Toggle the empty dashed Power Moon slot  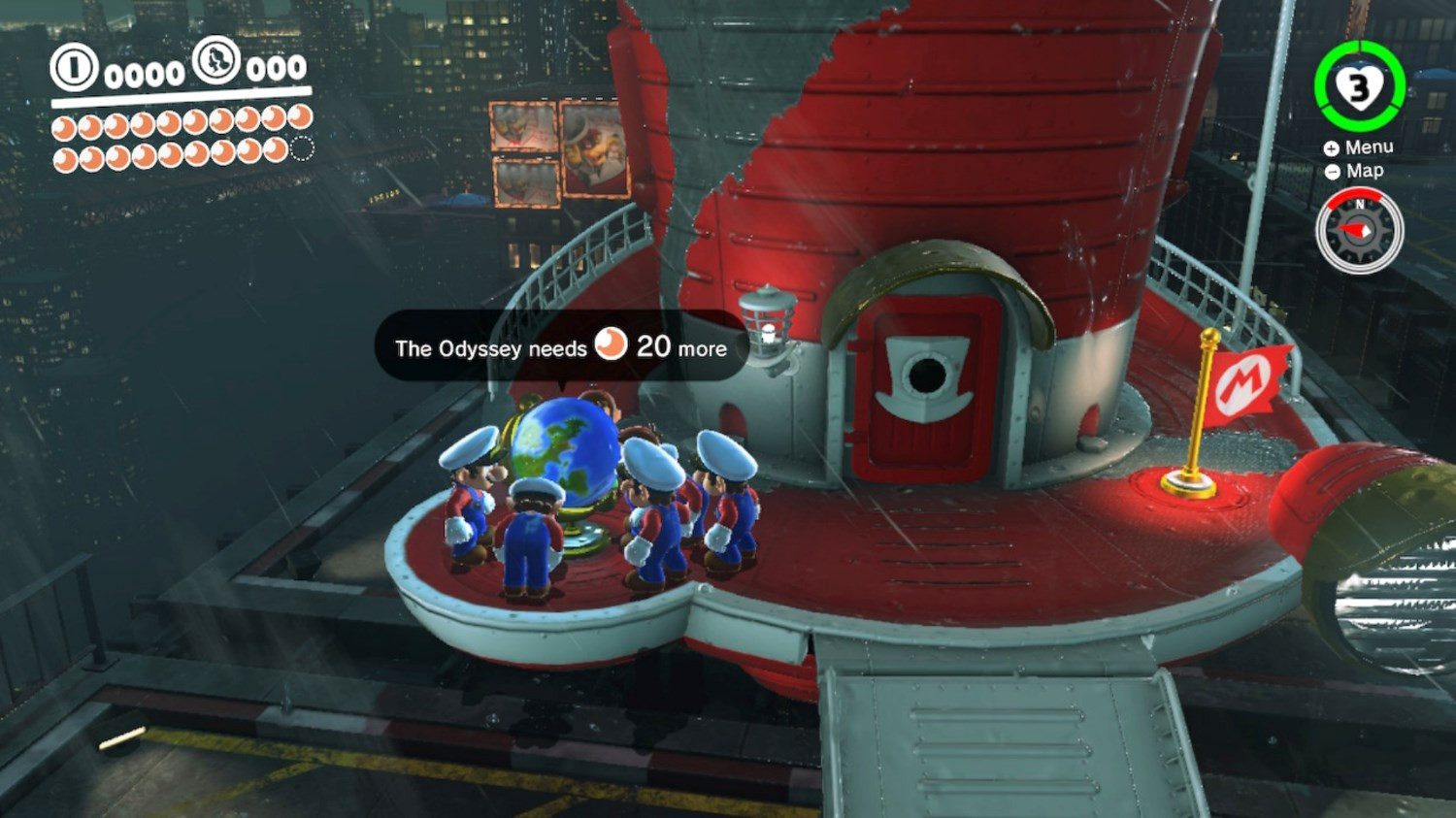[301, 148]
